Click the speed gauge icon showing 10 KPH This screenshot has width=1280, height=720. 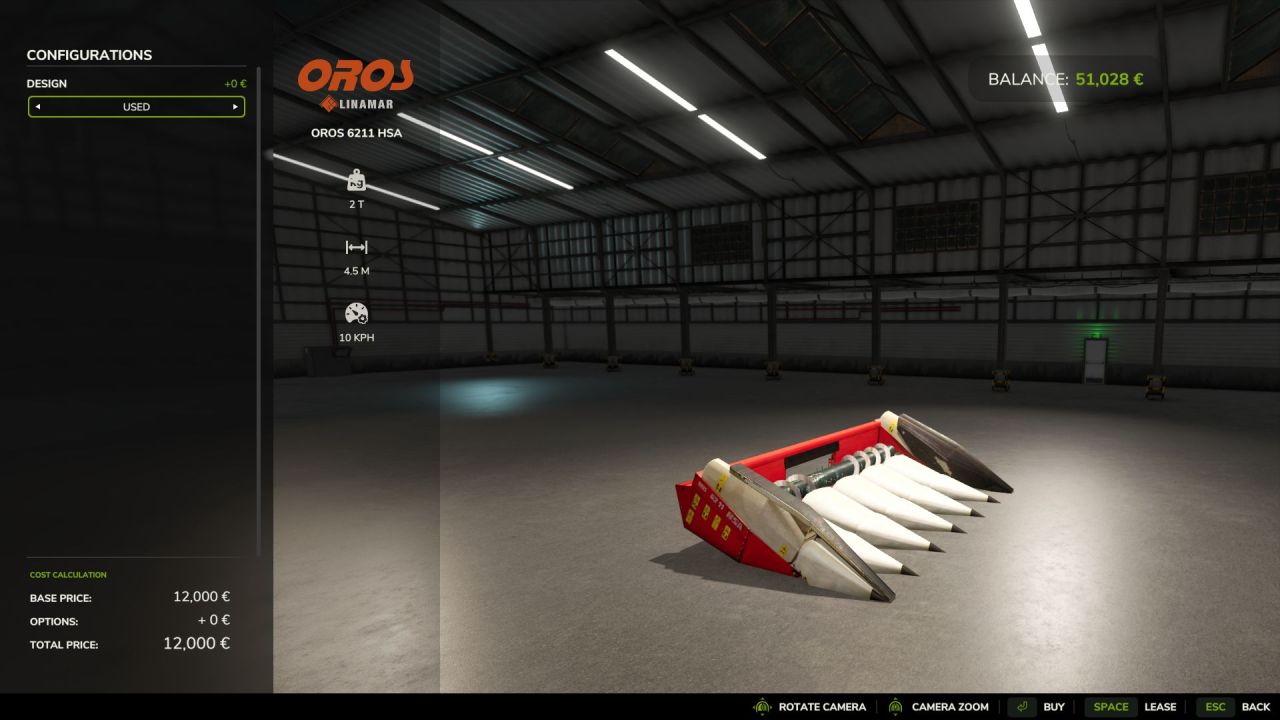357,314
